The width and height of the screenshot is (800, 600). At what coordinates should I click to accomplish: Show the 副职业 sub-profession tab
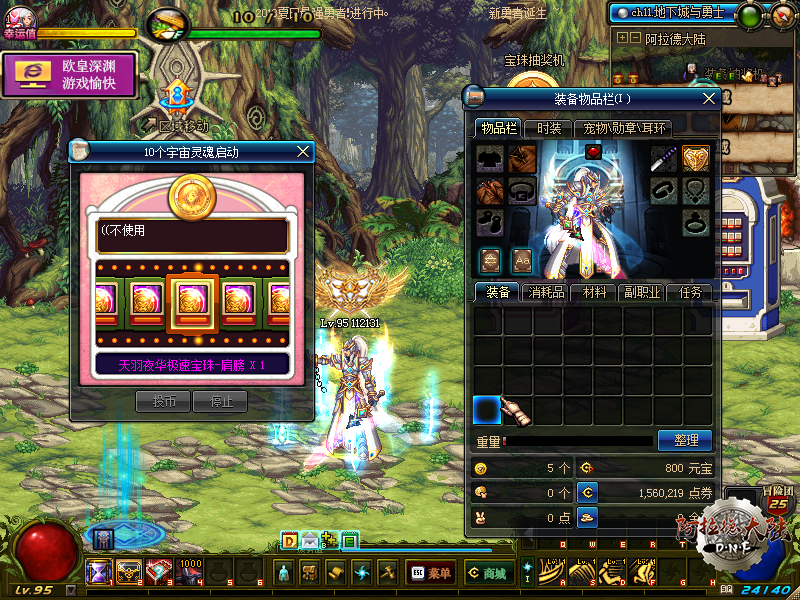pyautogui.click(x=642, y=292)
